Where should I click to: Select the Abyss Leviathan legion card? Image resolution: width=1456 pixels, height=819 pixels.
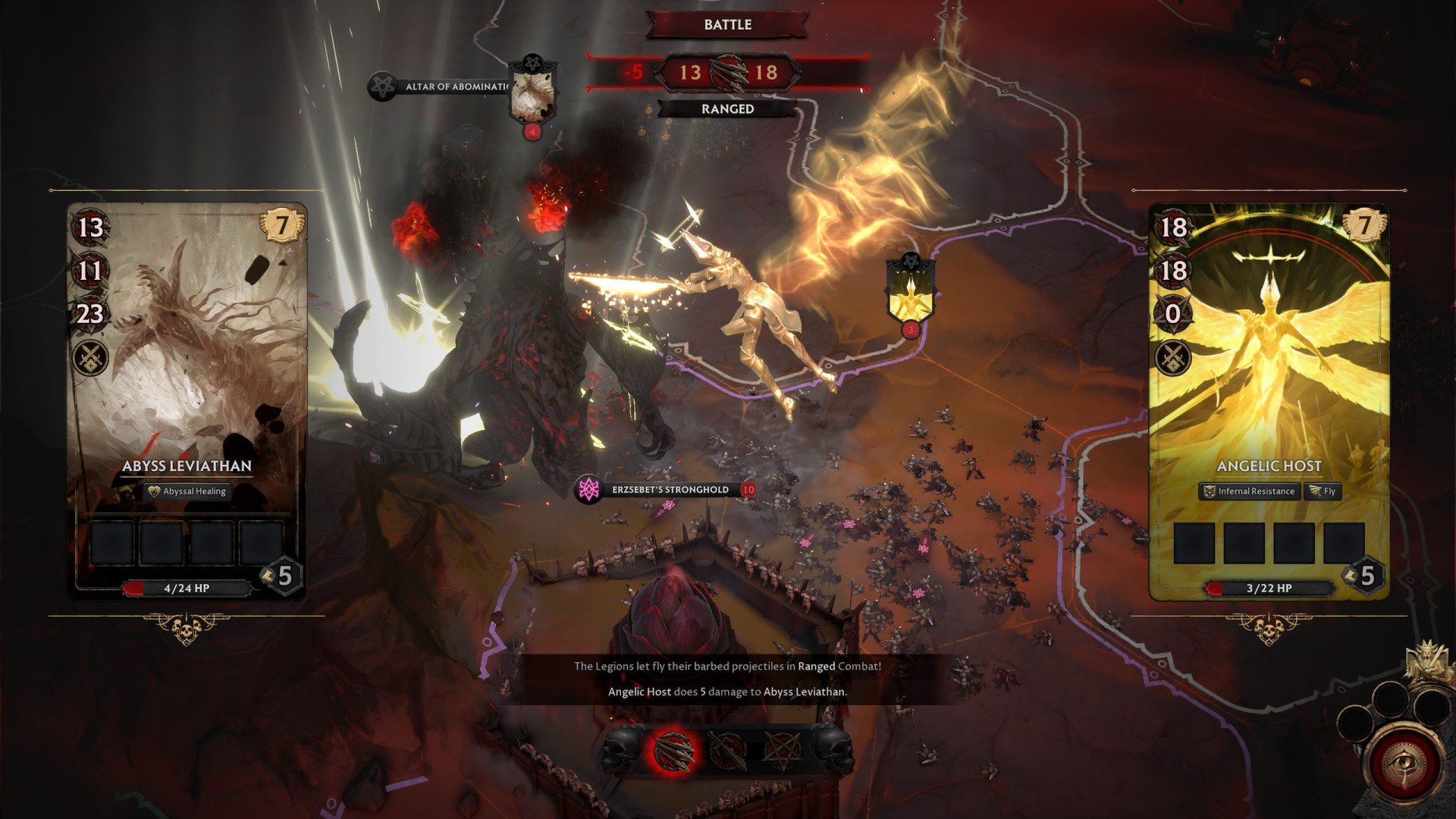[x=187, y=379]
